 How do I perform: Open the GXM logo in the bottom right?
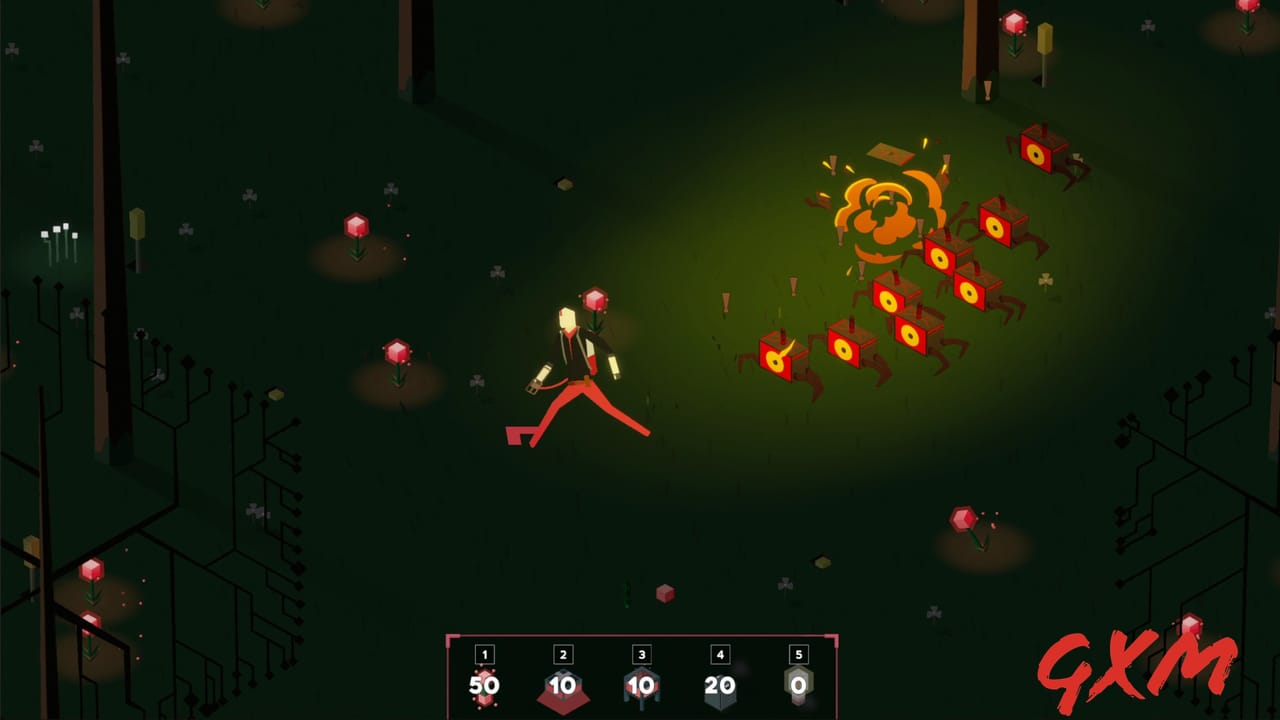coord(1138,663)
